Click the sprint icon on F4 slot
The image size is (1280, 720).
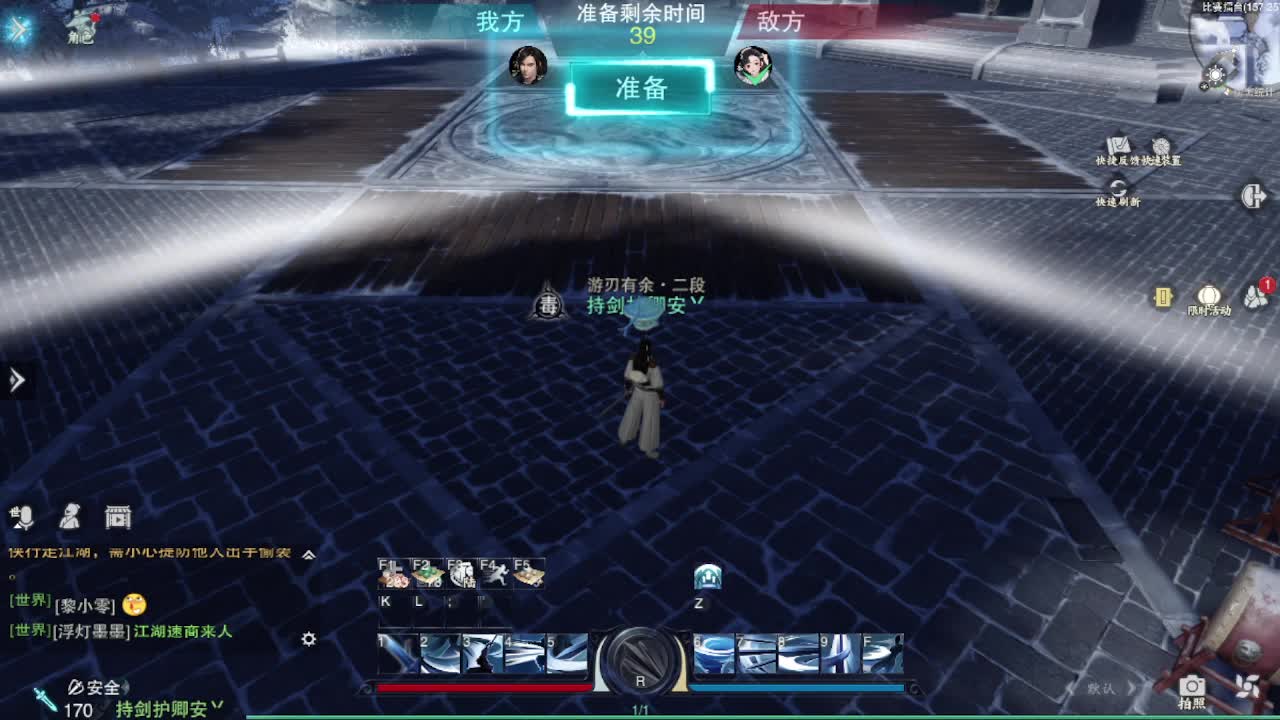497,572
